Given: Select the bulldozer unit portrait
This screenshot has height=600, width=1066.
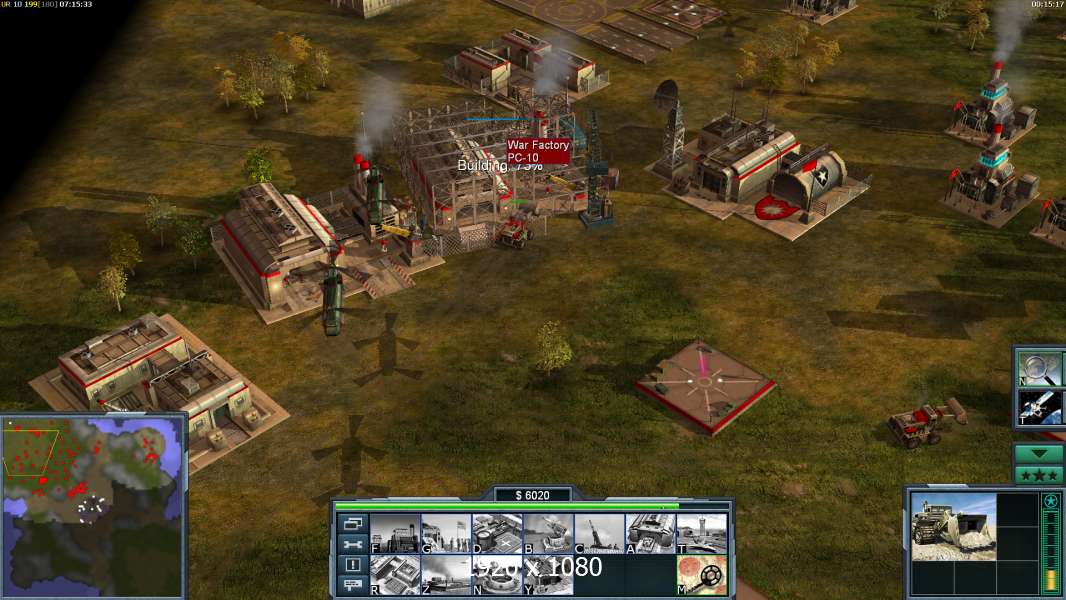Looking at the screenshot, I should coord(953,526).
